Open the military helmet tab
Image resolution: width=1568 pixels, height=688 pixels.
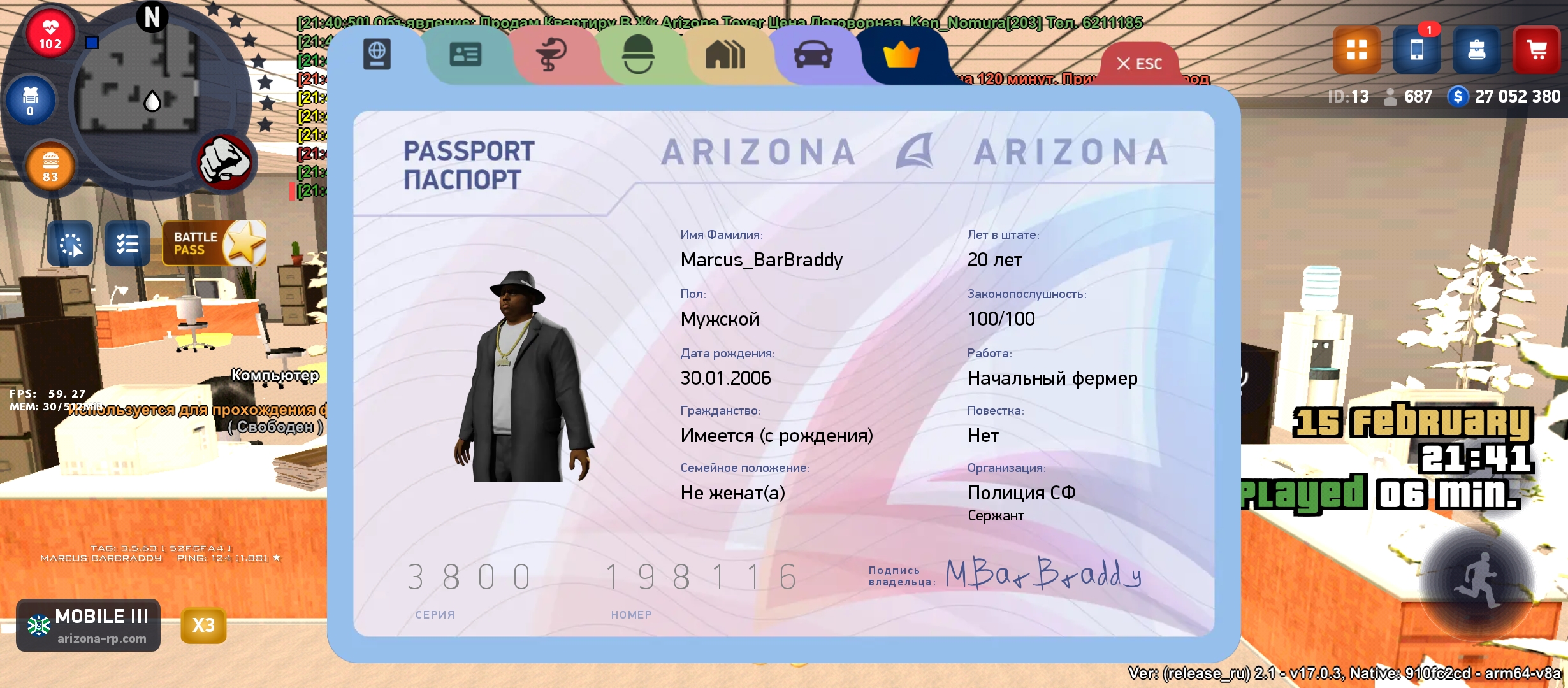pyautogui.click(x=637, y=55)
